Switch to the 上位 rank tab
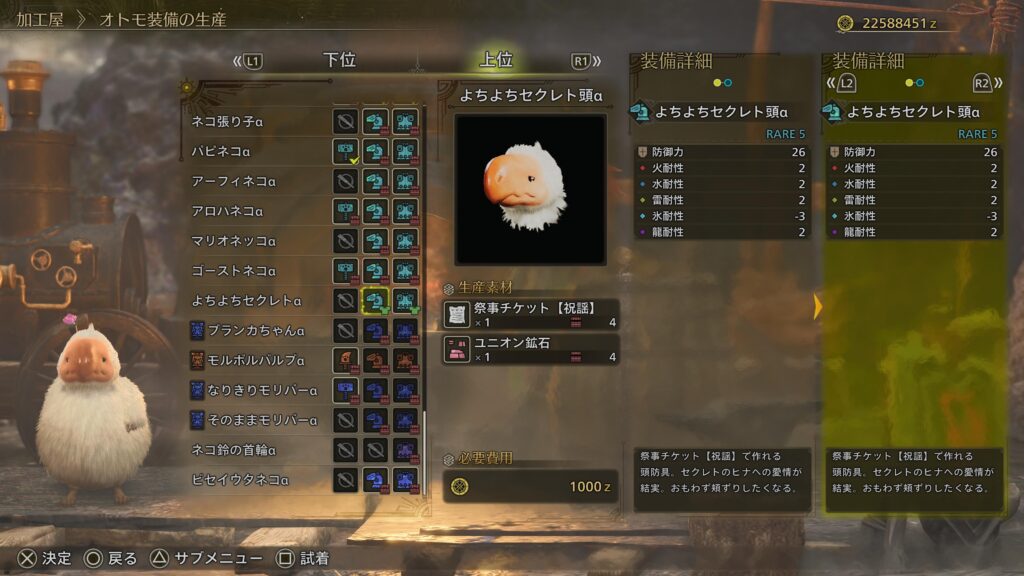 tap(496, 60)
